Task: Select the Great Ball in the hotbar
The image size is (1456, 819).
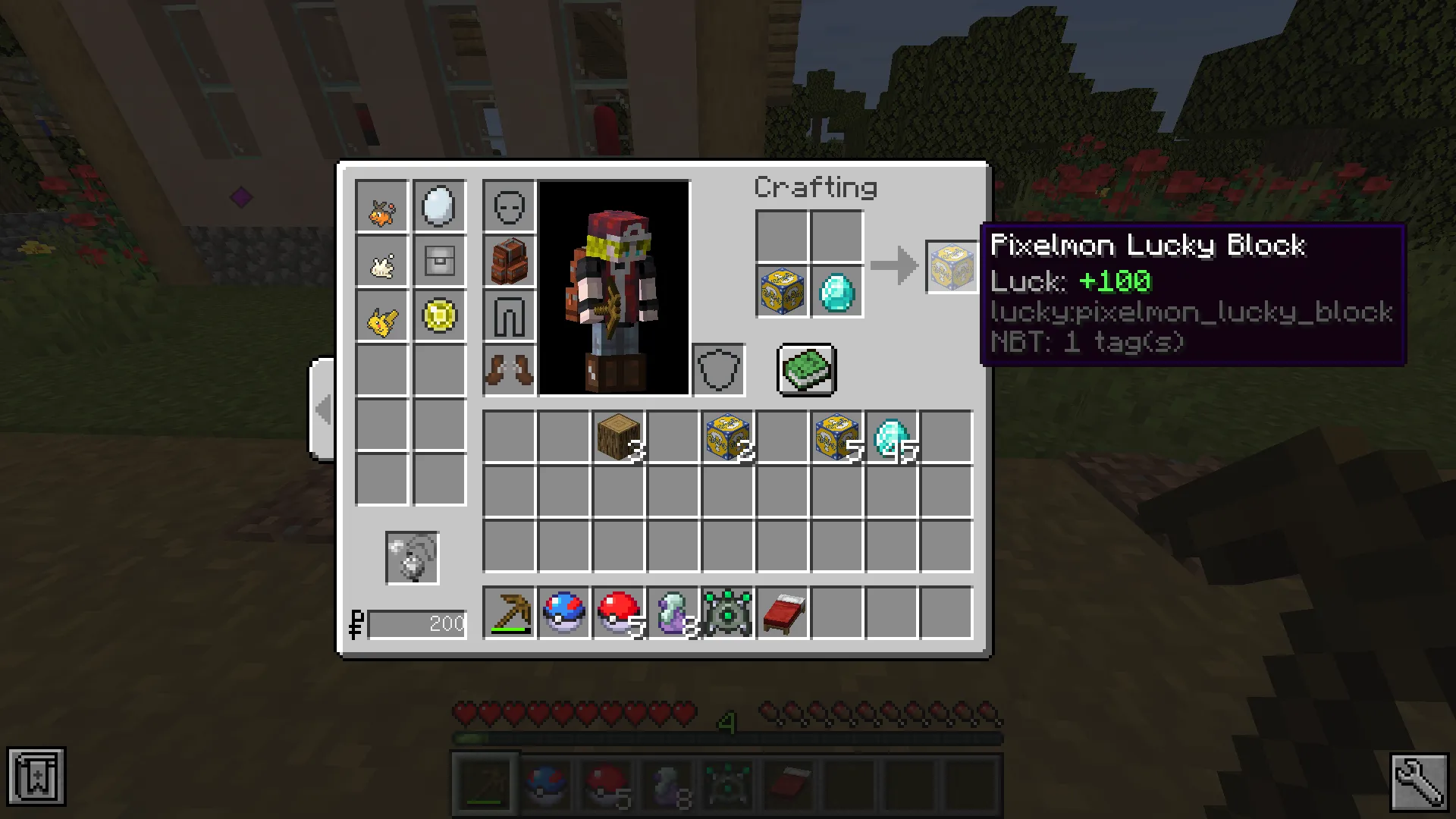Action: [x=563, y=614]
